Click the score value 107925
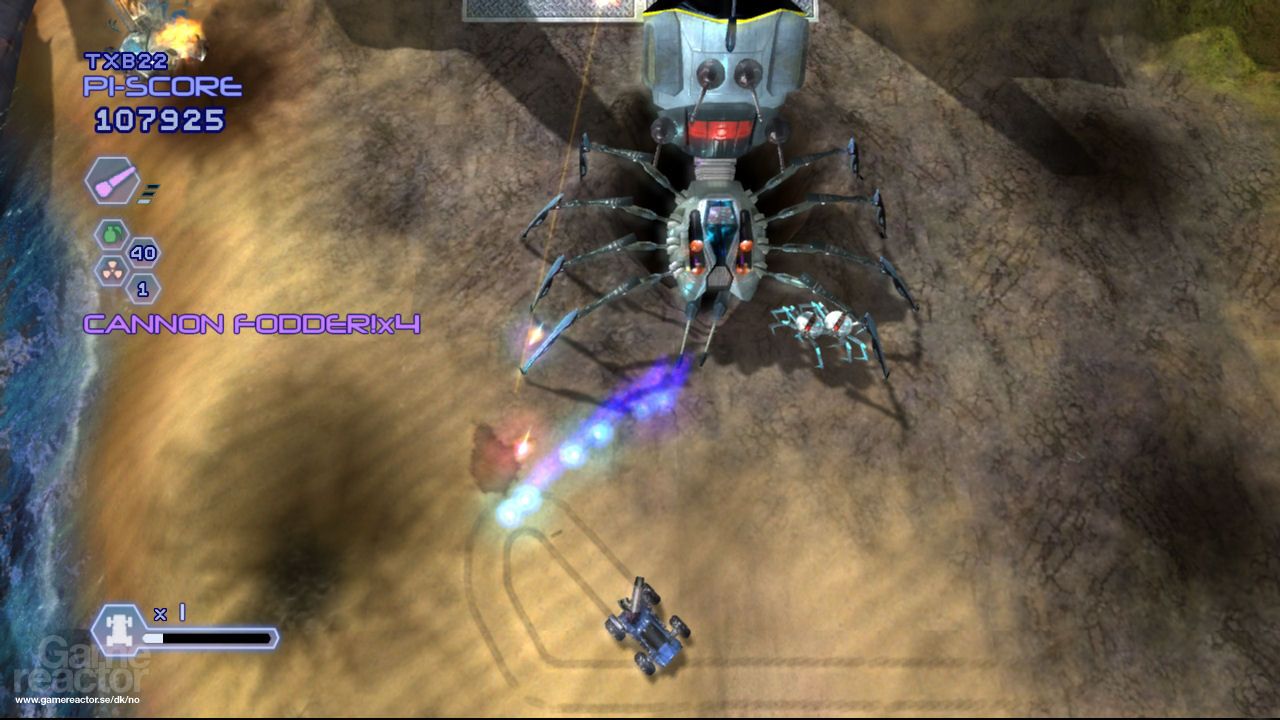Image resolution: width=1280 pixels, height=720 pixels. coord(160,119)
